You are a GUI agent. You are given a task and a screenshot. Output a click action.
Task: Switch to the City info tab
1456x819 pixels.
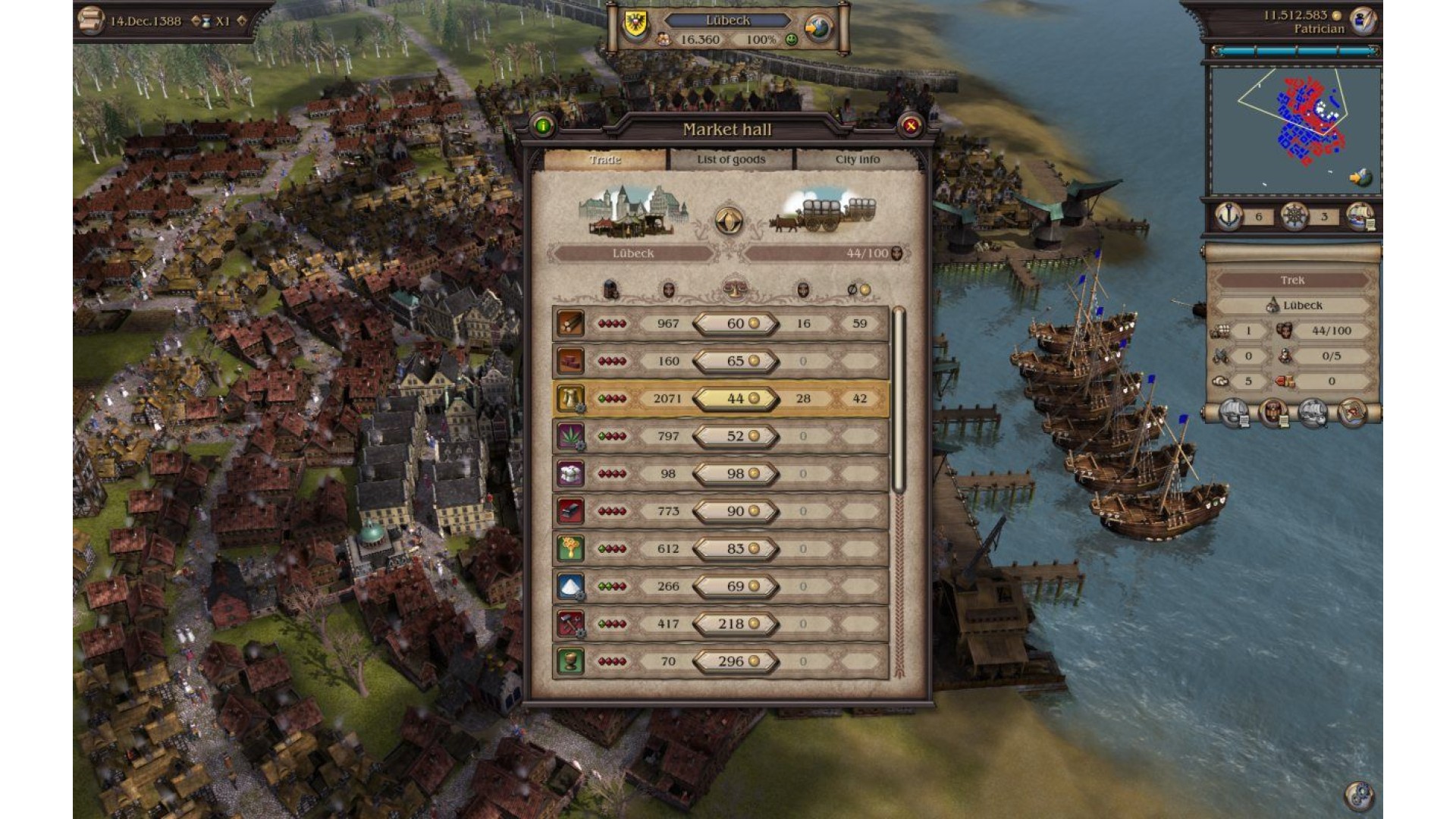coord(858,159)
